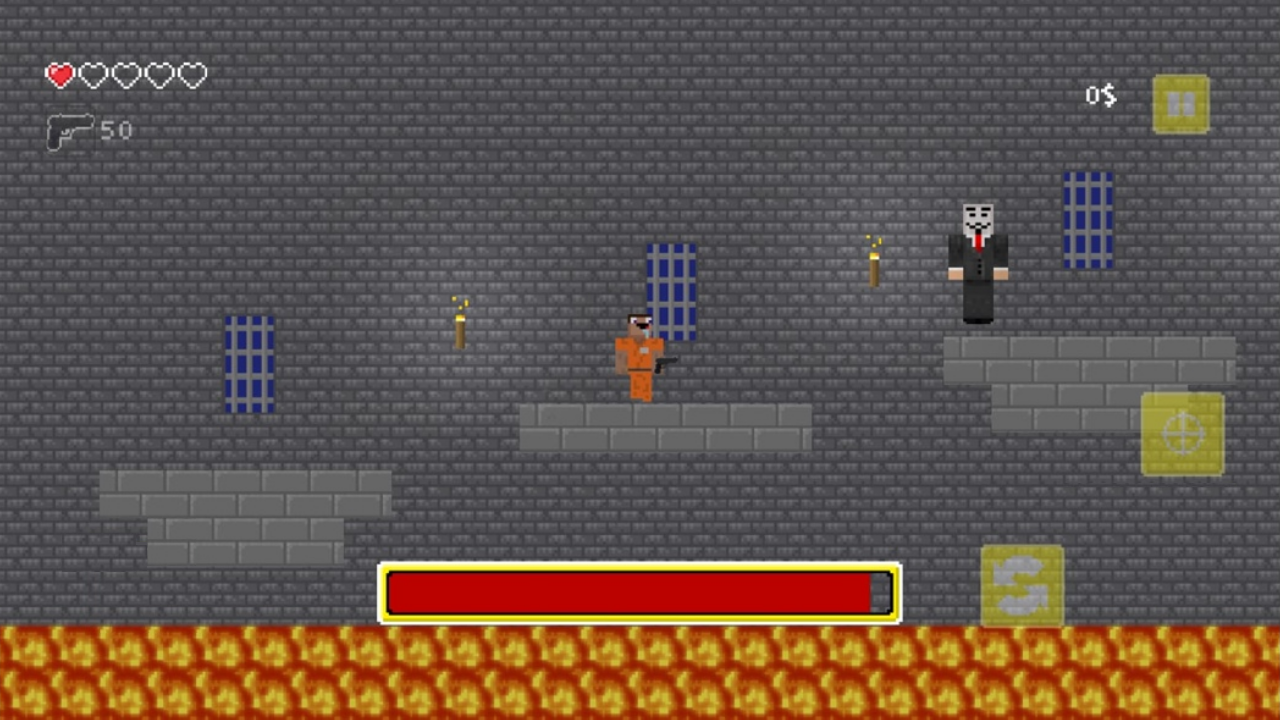This screenshot has width=1280, height=720.
Task: Click the 0$ money counter
Action: pos(1100,96)
